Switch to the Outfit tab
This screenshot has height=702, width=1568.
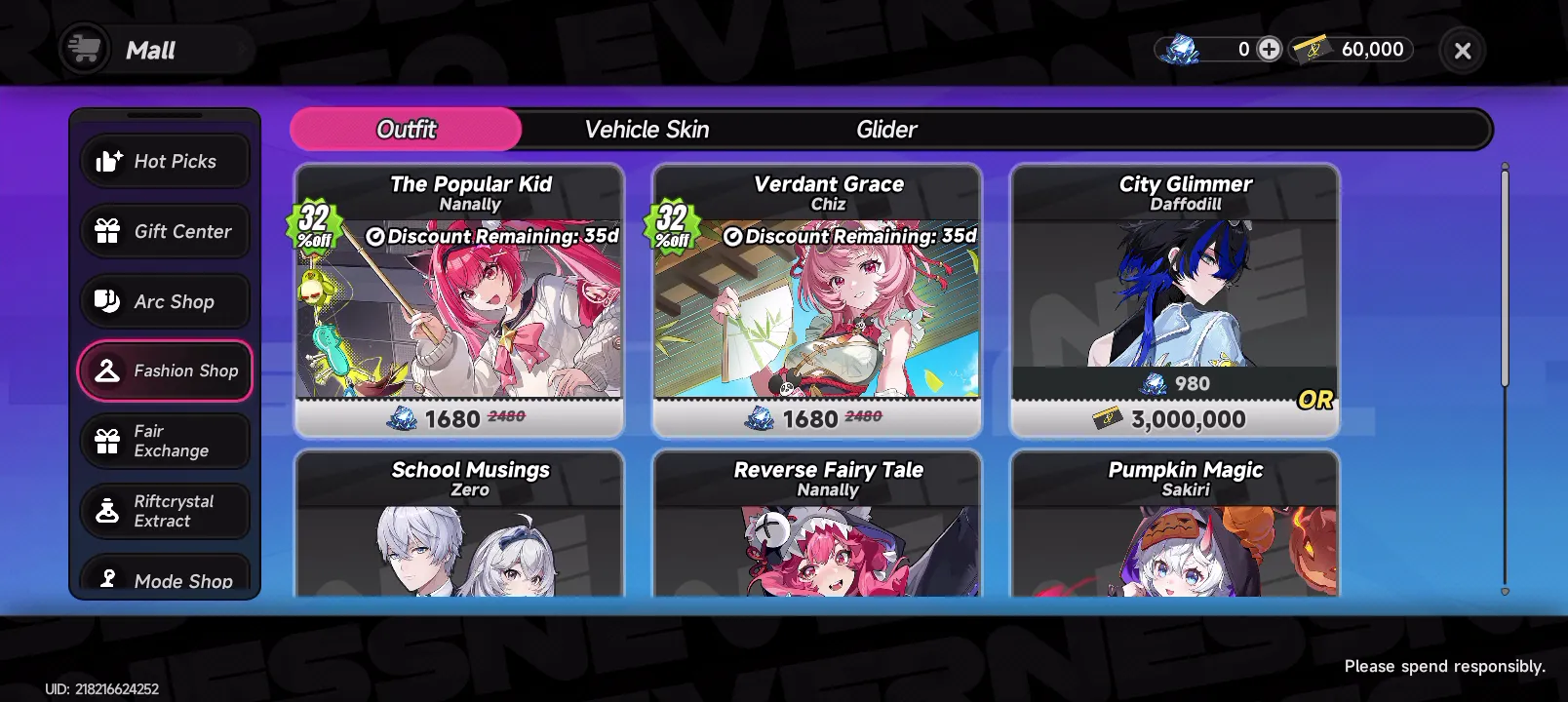pos(406,130)
